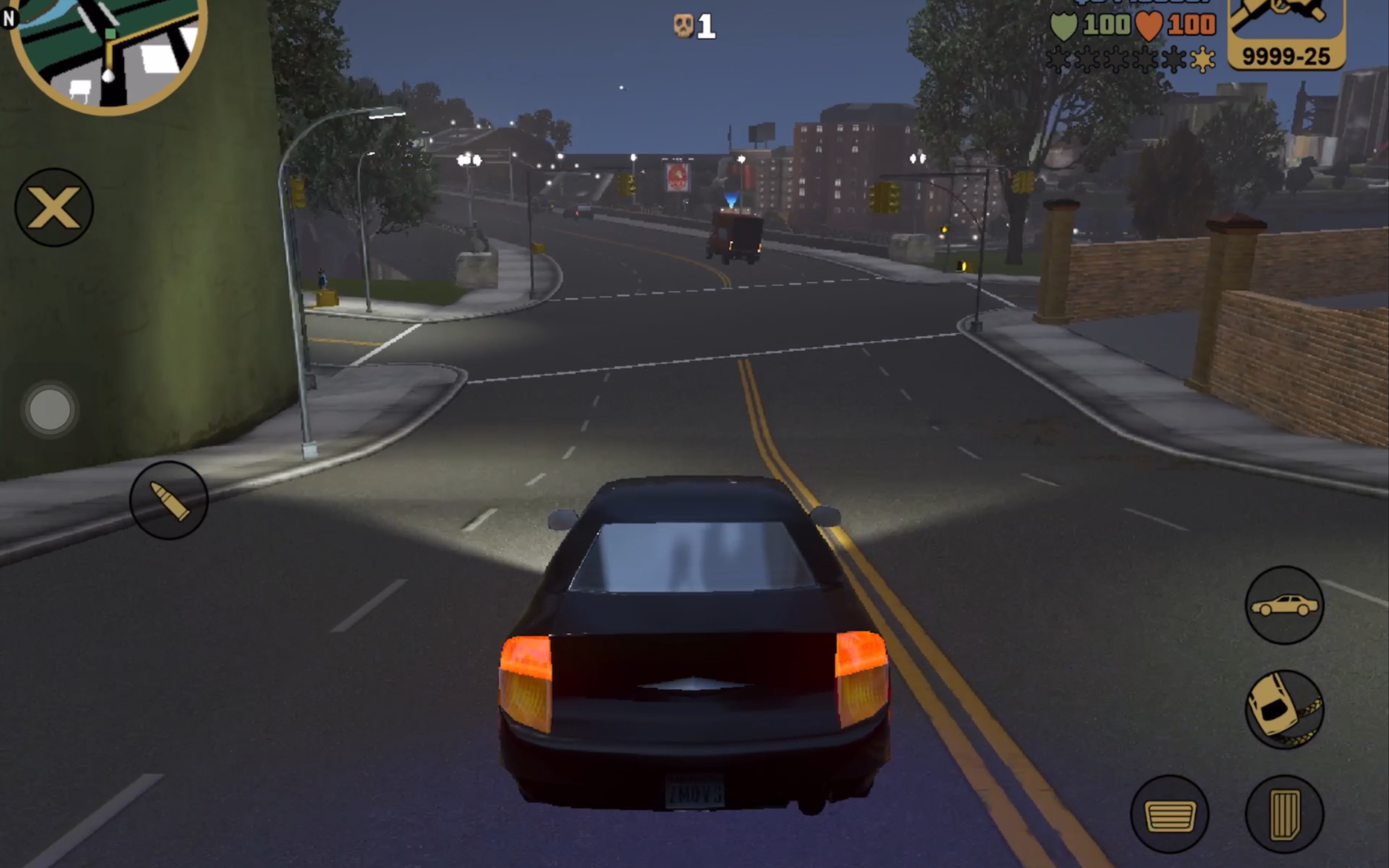
Task: Switch weapon via the weapon icon
Action: (1286, 32)
